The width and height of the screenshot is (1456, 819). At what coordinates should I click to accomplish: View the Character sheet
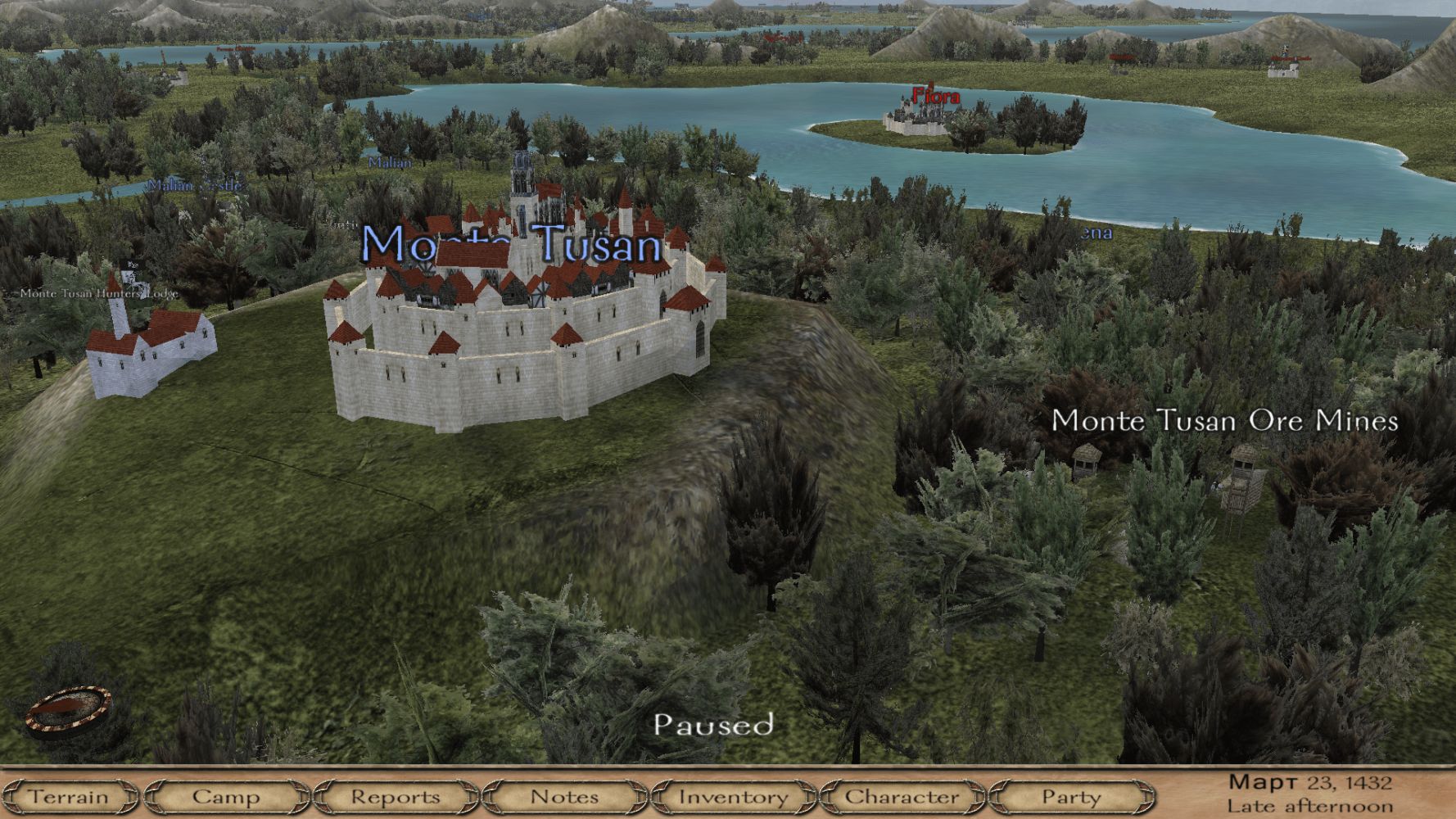(902, 796)
